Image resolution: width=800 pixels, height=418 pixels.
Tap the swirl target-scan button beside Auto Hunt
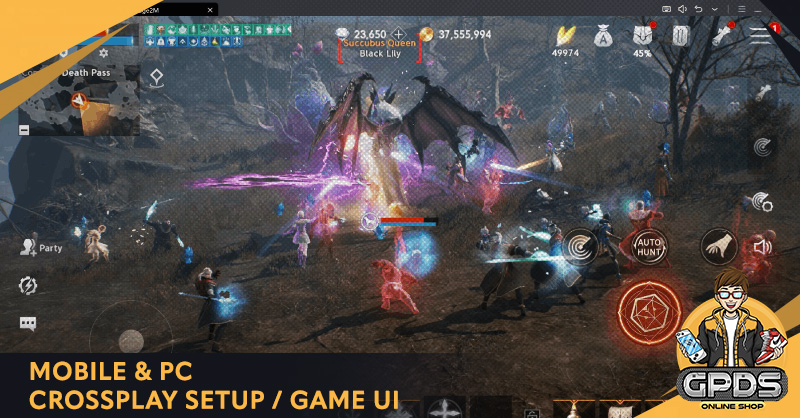pos(580,244)
